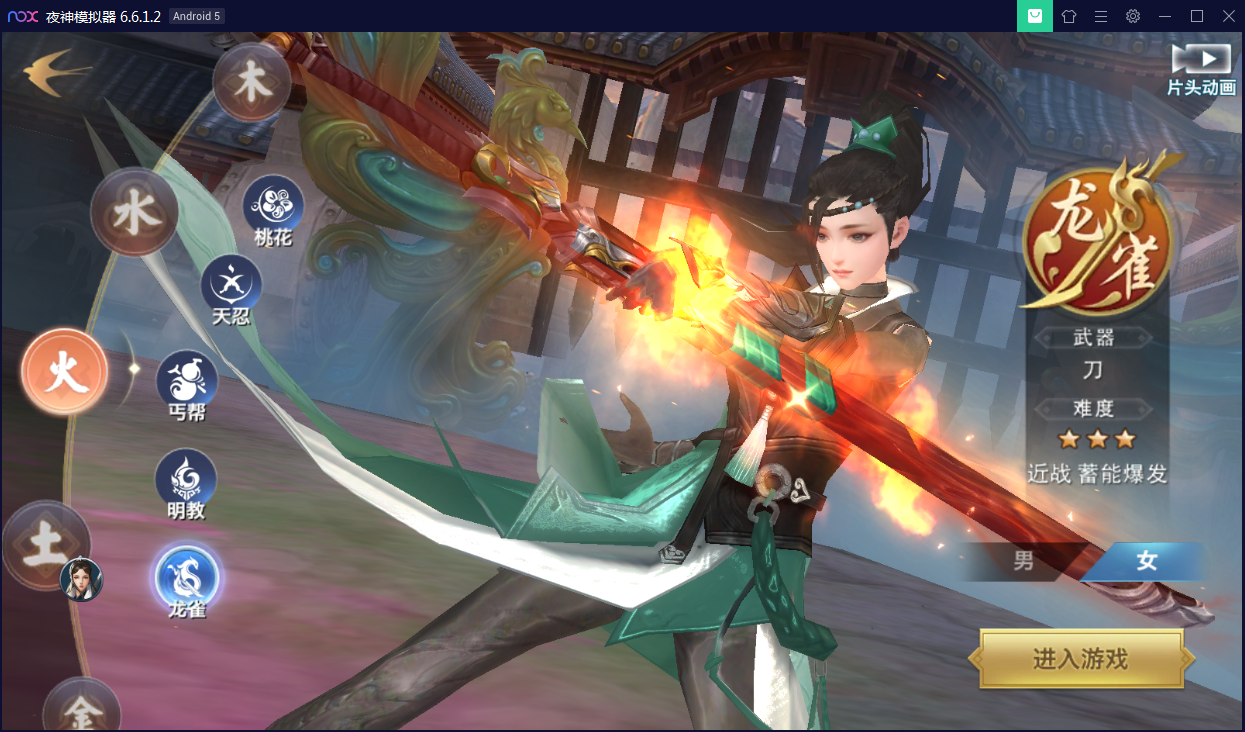The height and width of the screenshot is (732, 1245).
Task: Open the existing character portrait thumbnail
Action: click(x=82, y=579)
